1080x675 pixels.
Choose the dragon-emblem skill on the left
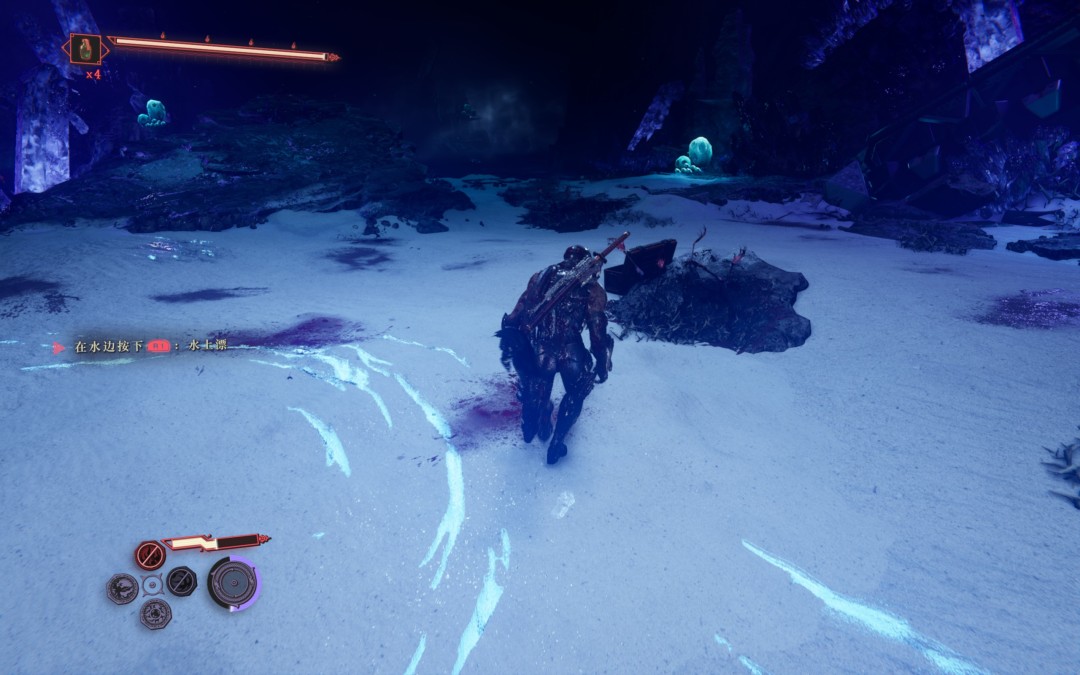(123, 588)
